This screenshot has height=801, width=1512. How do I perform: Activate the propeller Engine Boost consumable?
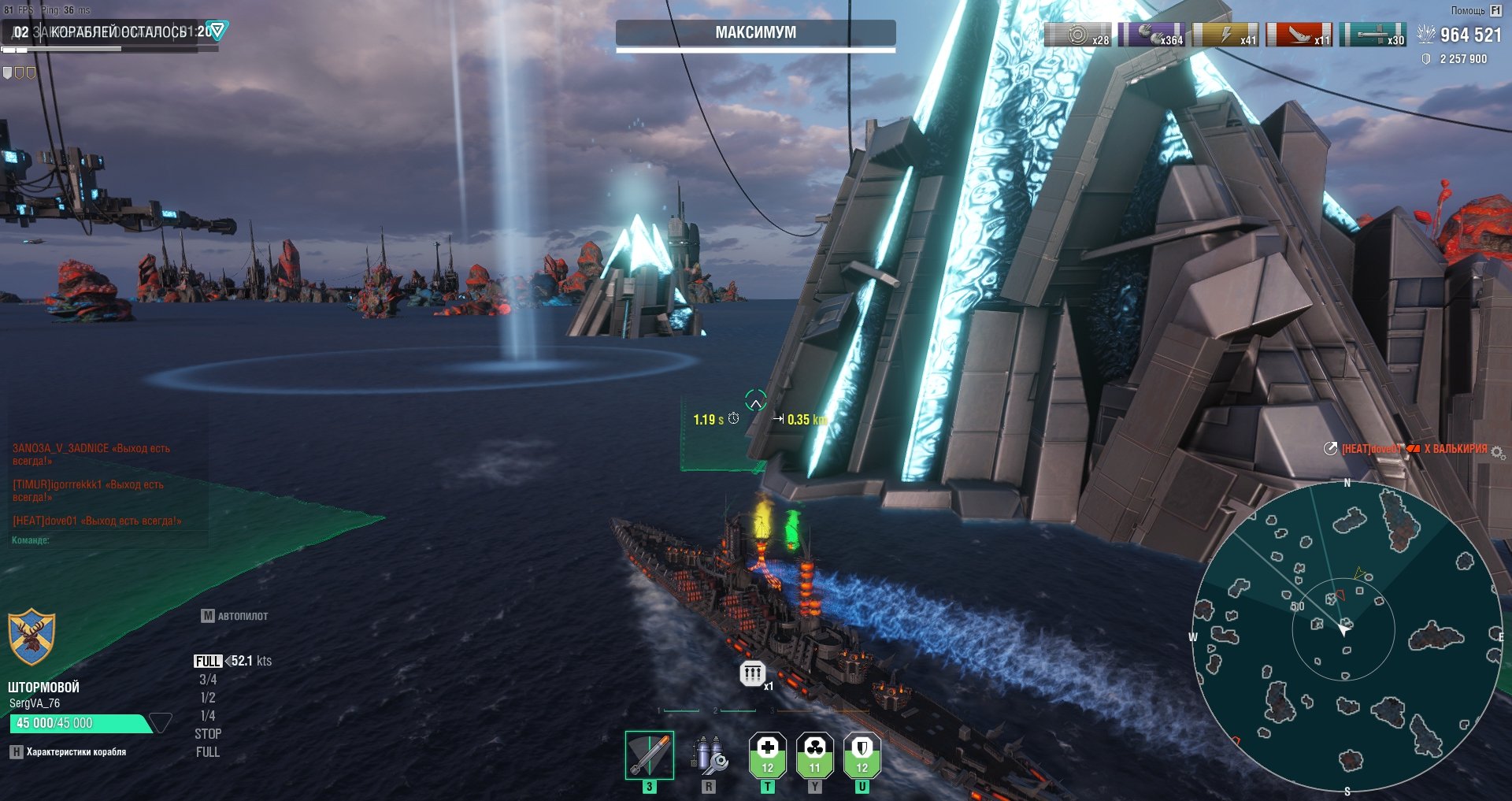tap(815, 755)
